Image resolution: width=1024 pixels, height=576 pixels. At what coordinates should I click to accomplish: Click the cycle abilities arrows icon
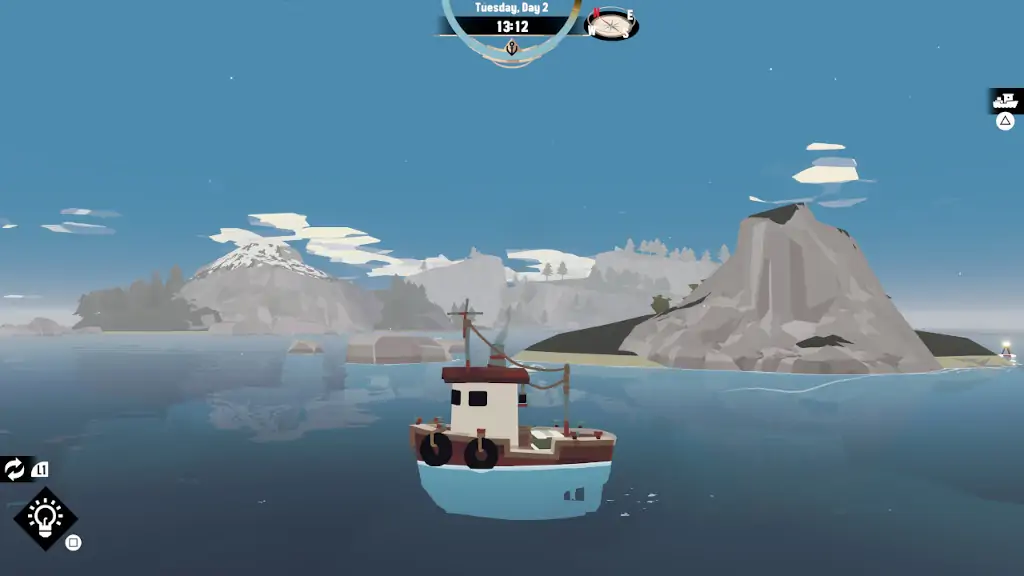pos(15,469)
